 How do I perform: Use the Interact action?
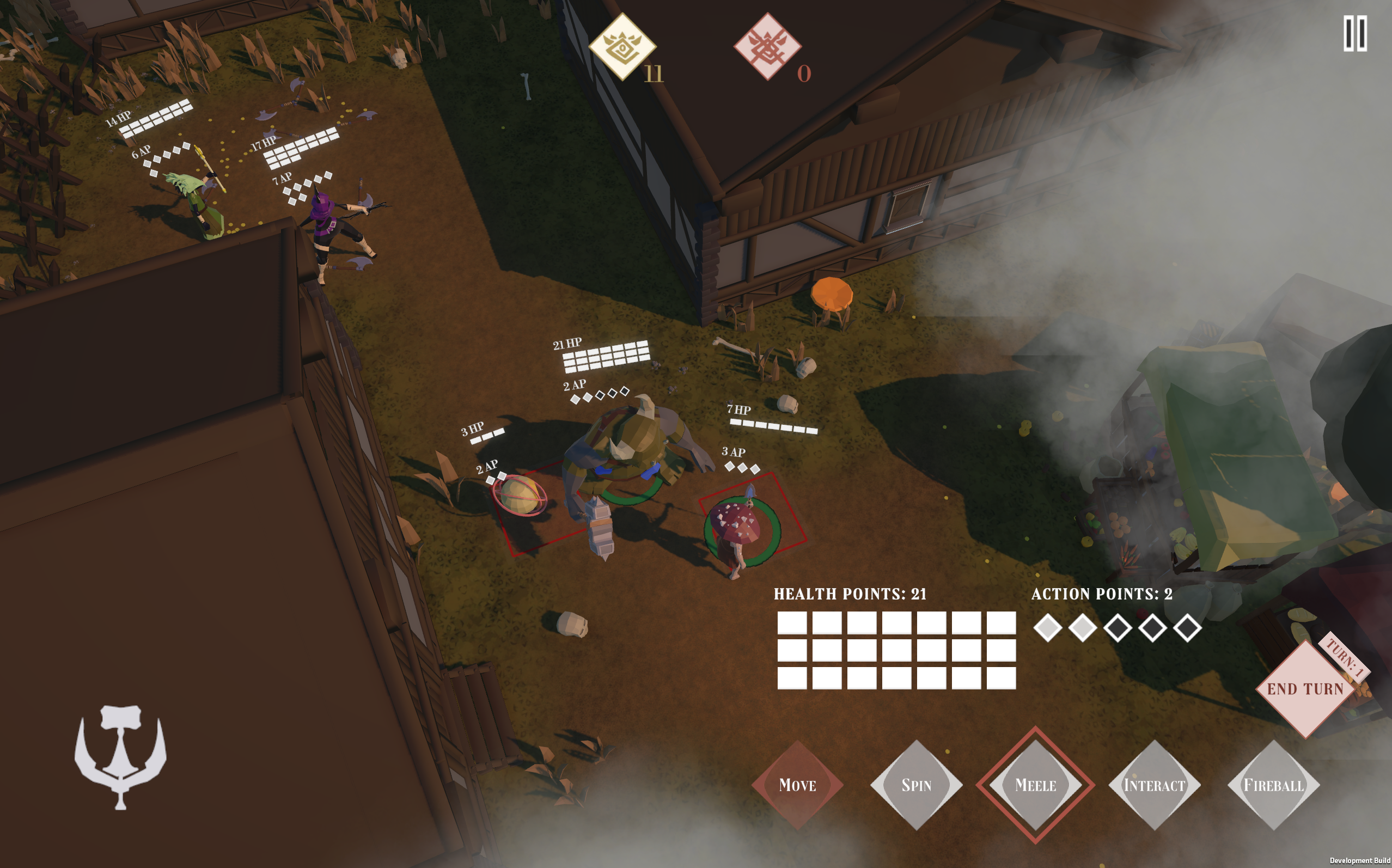point(1154,785)
